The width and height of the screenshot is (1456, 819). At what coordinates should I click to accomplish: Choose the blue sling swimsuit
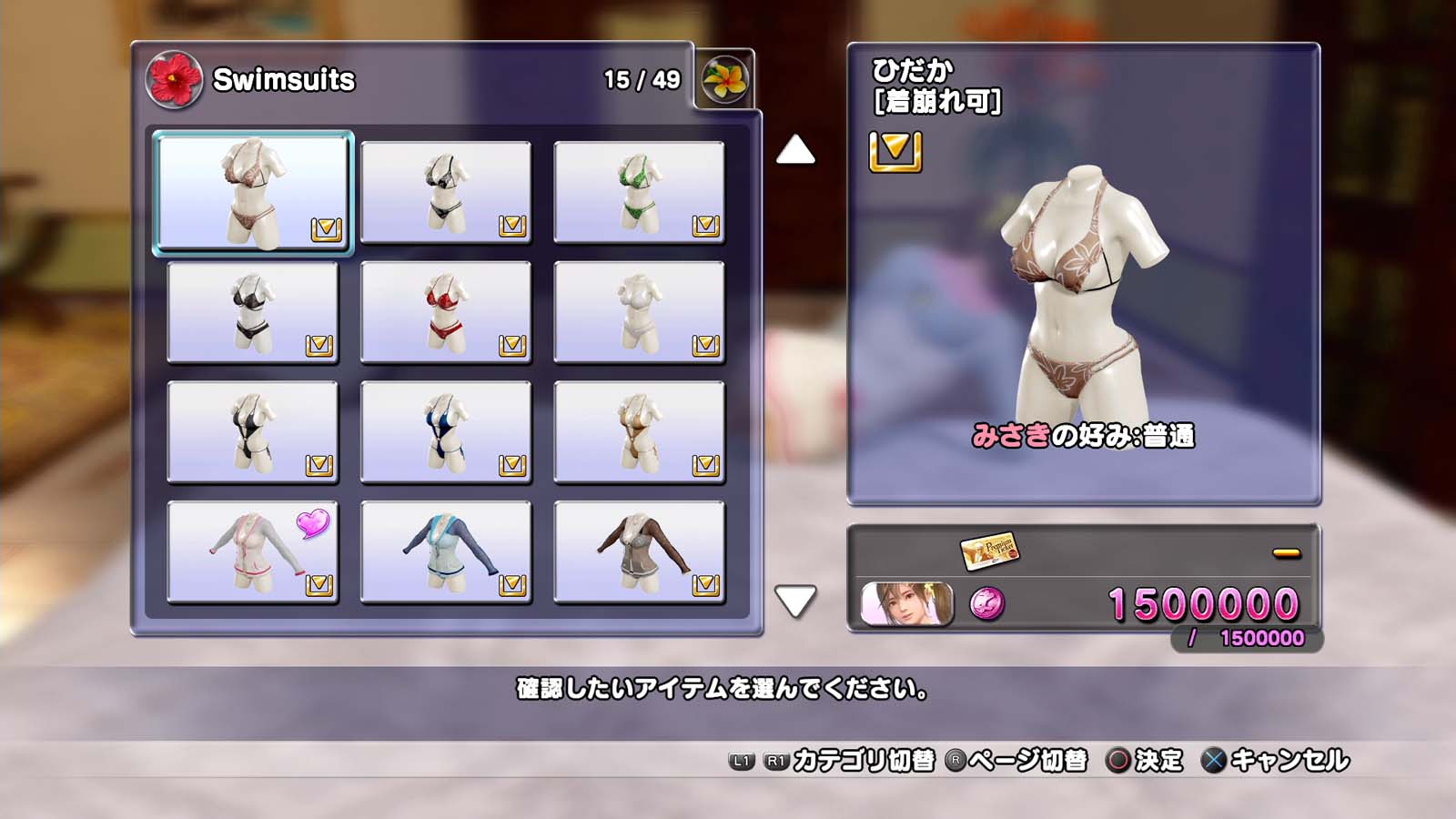click(446, 432)
